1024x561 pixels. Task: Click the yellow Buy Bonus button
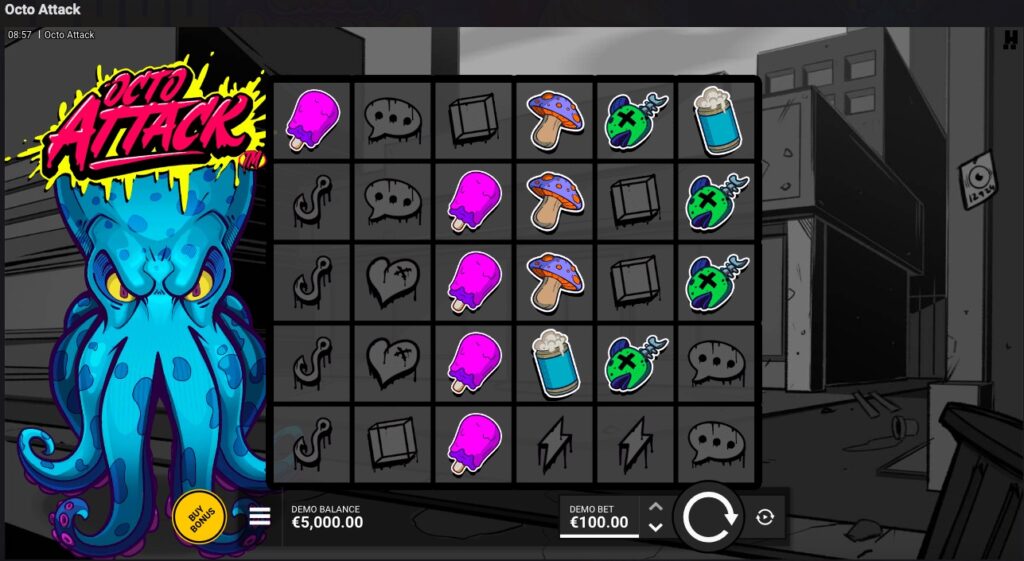pyautogui.click(x=199, y=517)
